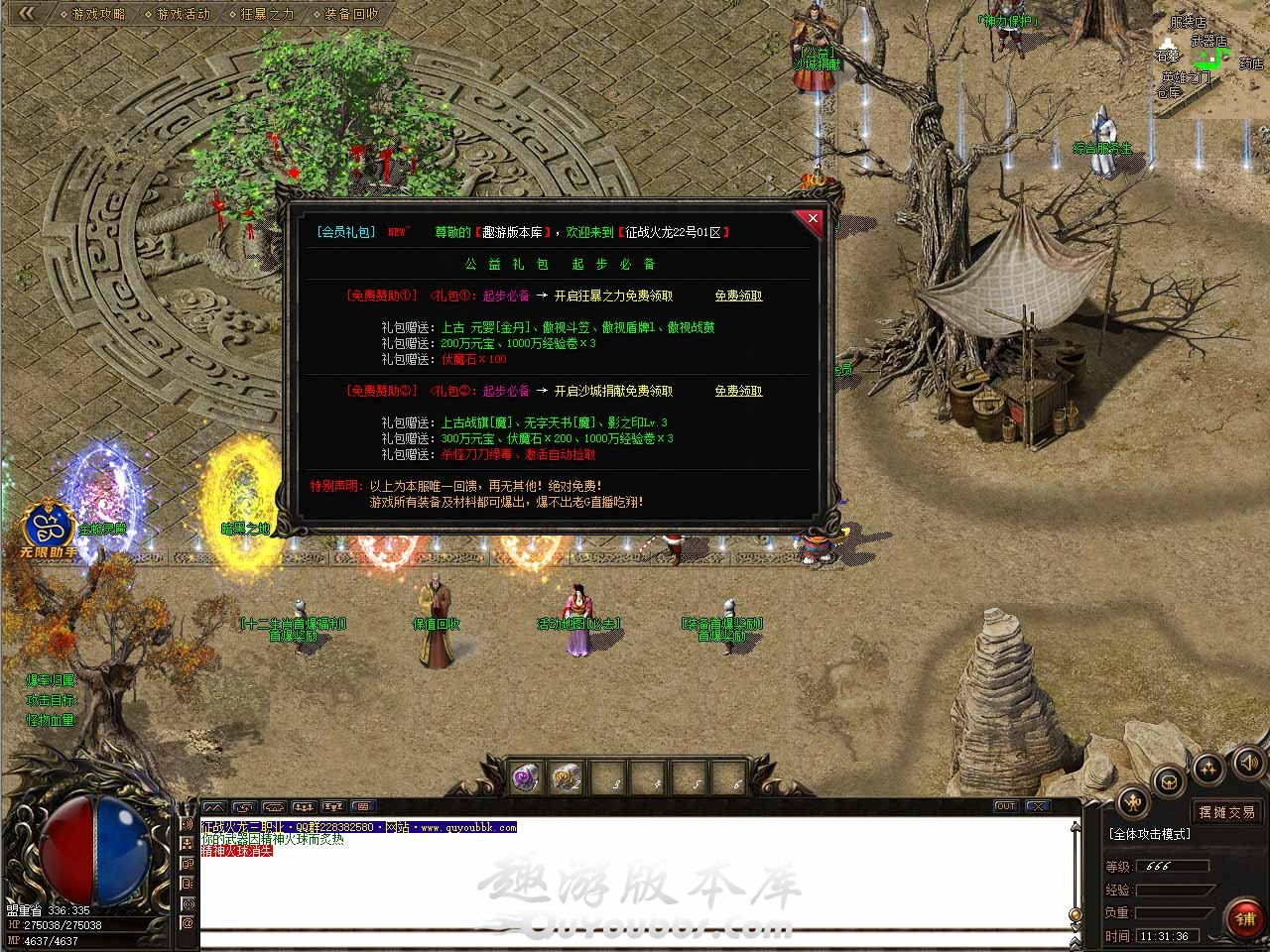
Task: Claim gift pack ① via 免费领取 link
Action: [x=738, y=296]
